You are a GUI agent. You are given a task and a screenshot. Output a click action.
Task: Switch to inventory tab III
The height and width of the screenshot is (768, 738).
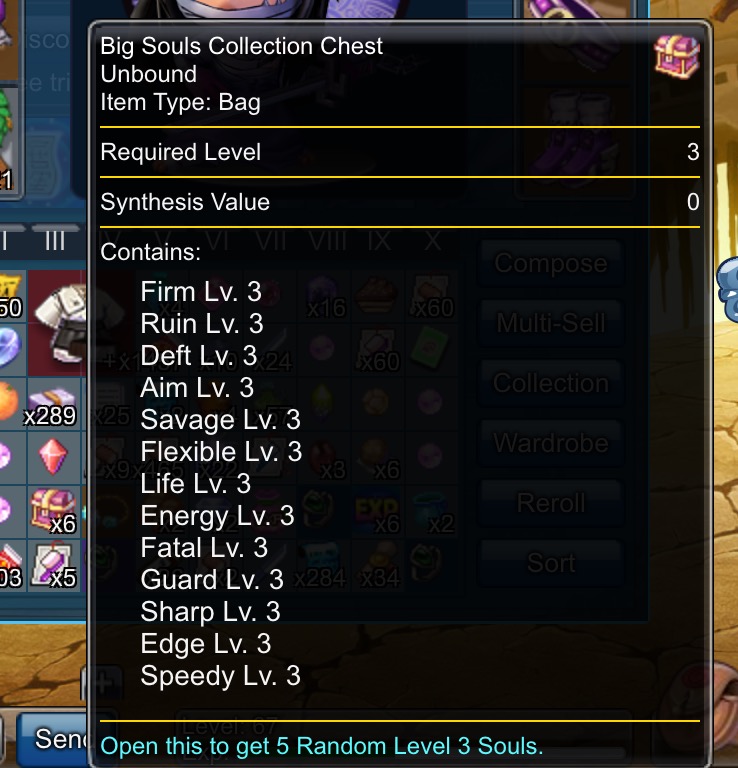tap(54, 240)
